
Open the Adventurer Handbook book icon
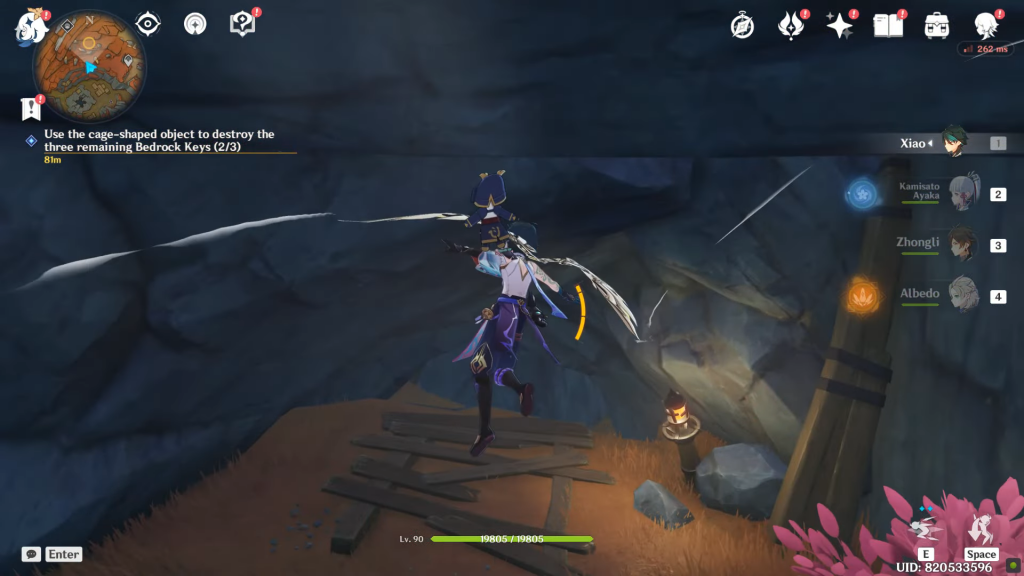pos(888,26)
